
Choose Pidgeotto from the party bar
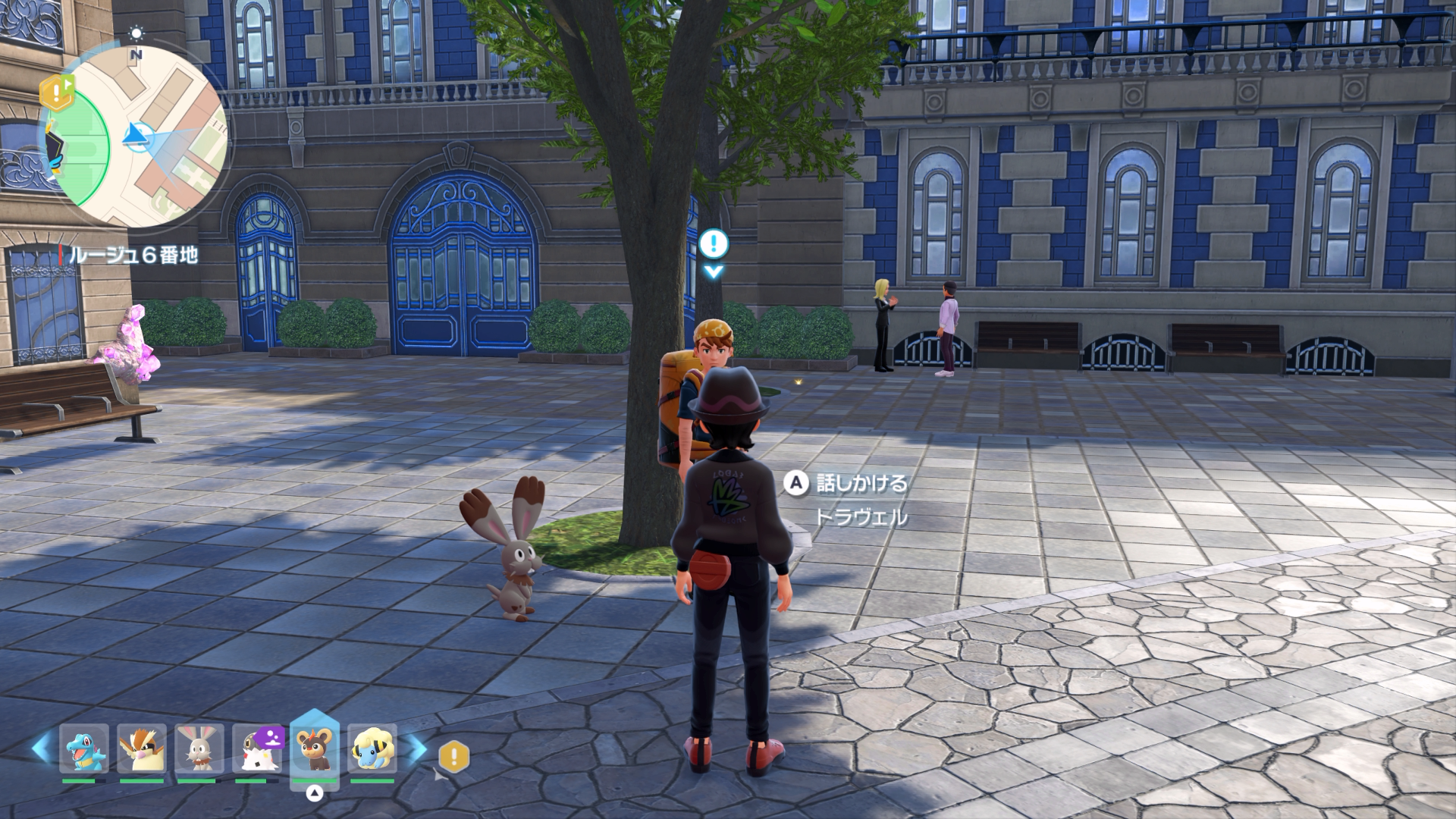point(142,748)
